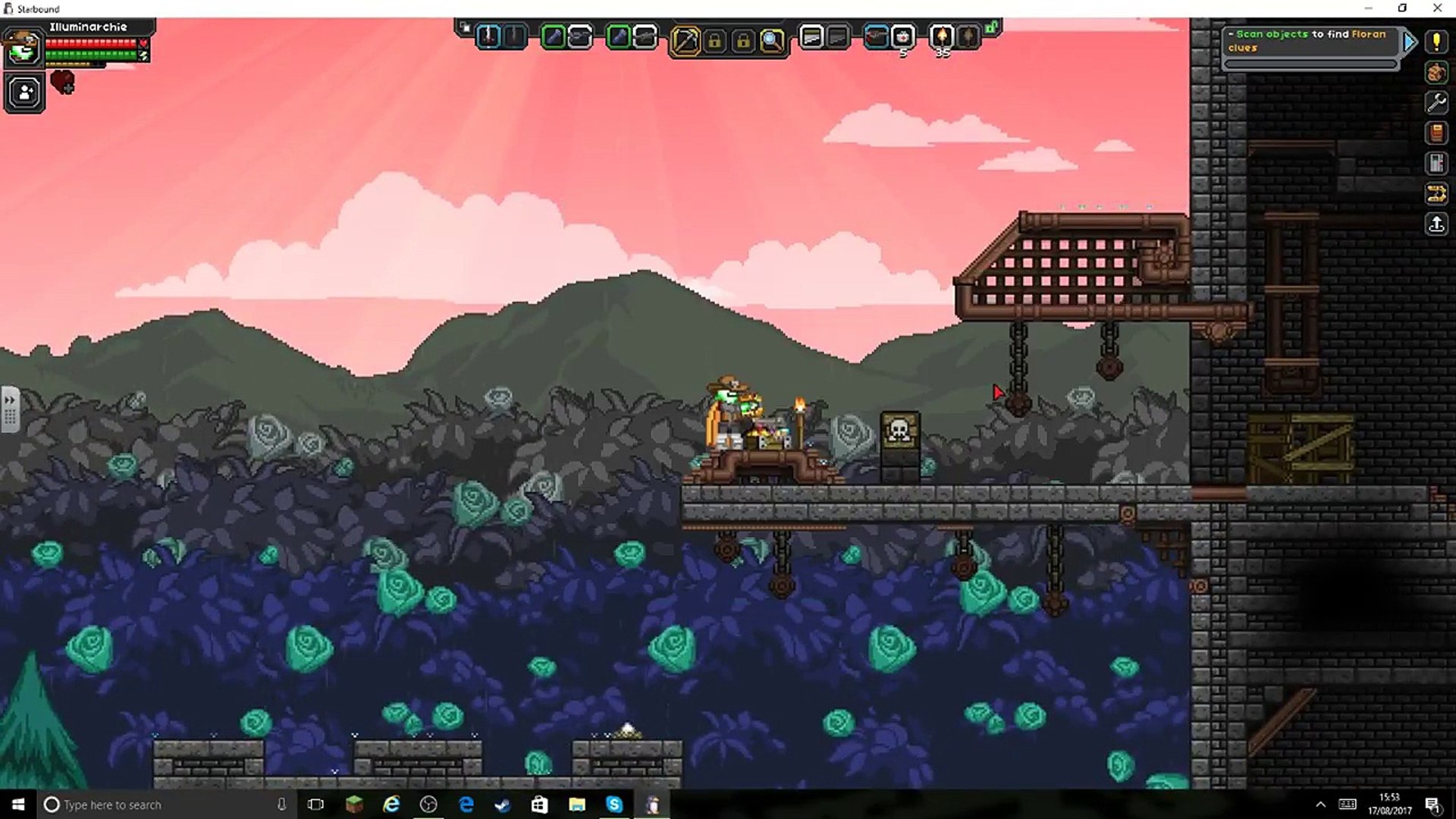
Task: Open the codex book icon
Action: 1436,133
